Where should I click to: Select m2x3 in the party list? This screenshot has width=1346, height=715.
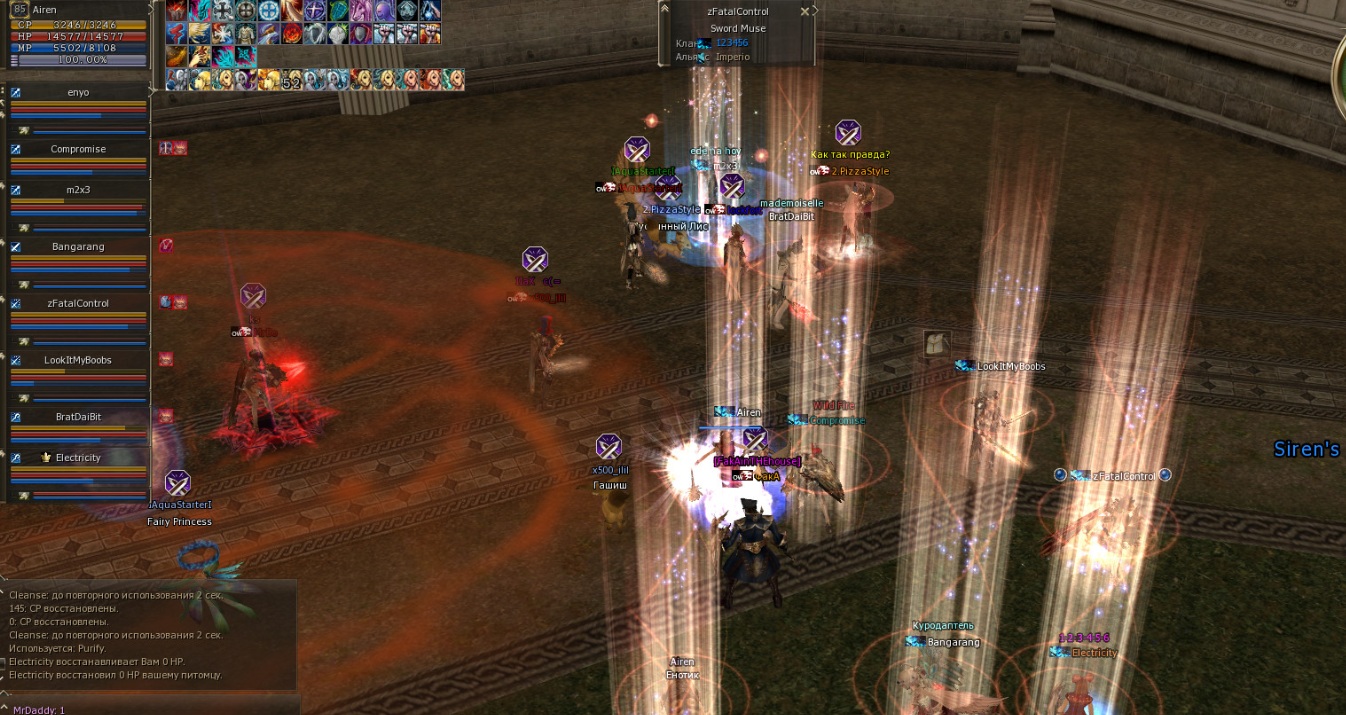click(78, 189)
